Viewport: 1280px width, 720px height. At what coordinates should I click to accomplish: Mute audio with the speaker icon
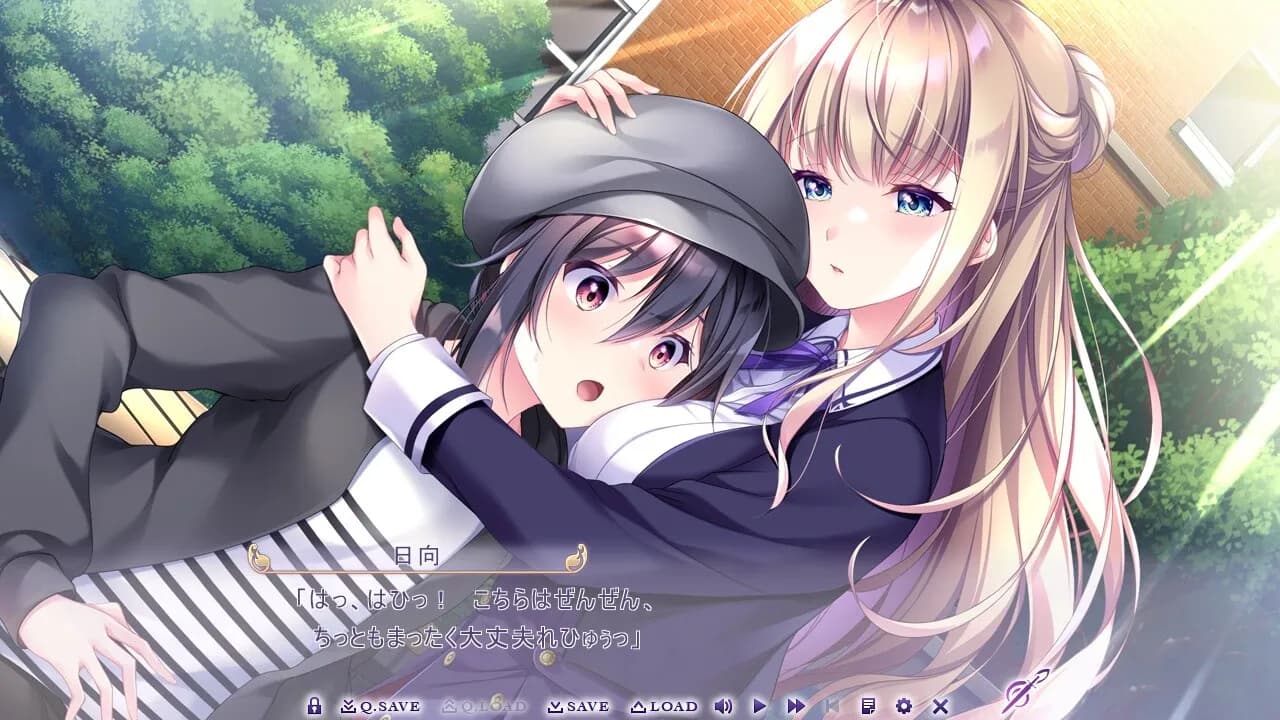point(723,706)
